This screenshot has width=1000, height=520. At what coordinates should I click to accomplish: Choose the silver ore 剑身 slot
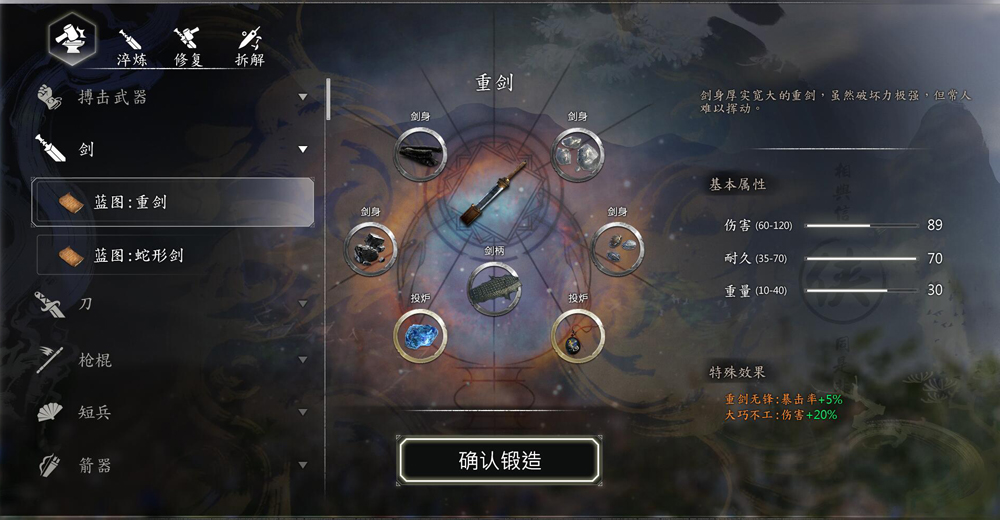578,155
